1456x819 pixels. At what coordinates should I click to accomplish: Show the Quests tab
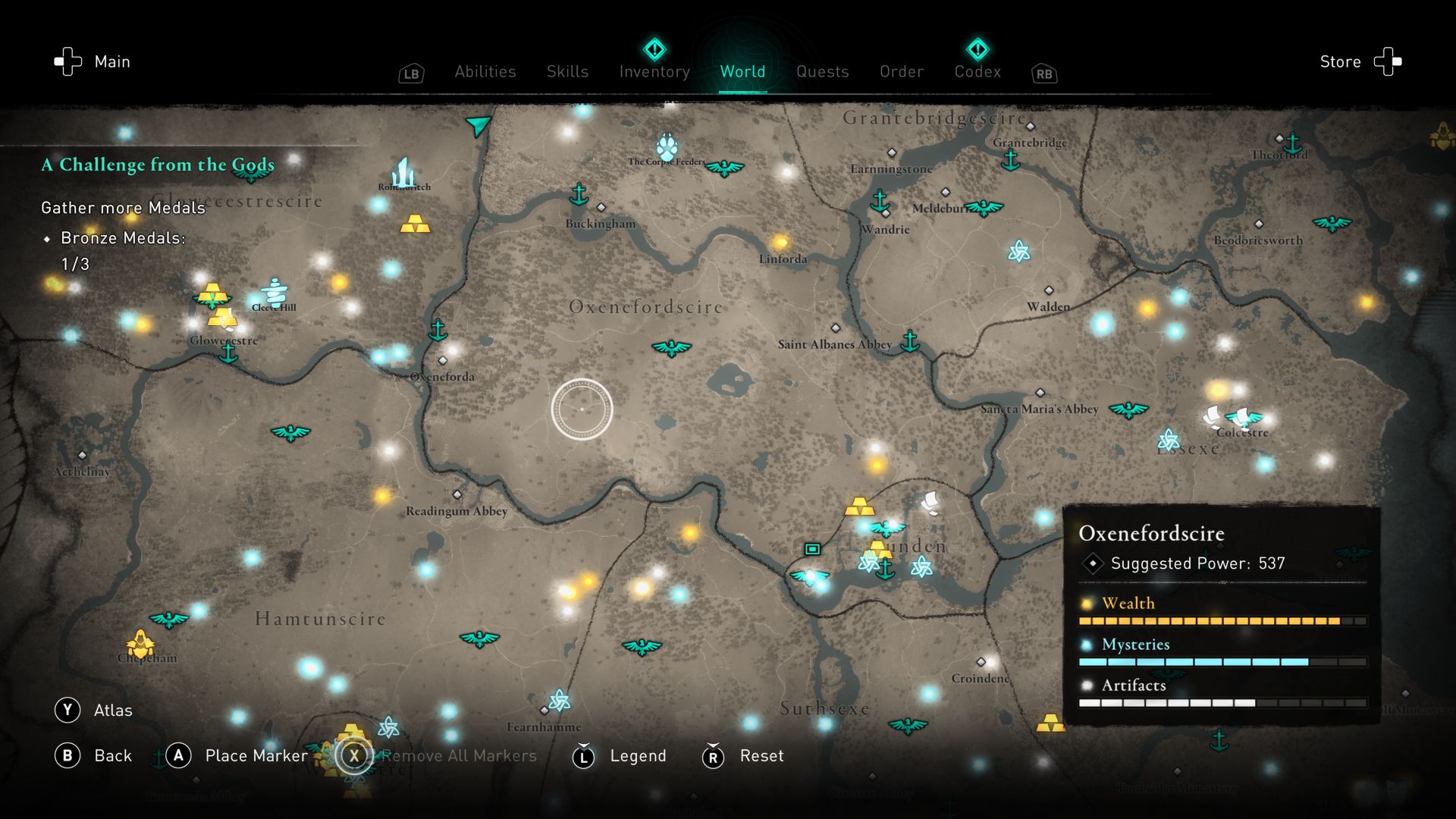(x=822, y=72)
